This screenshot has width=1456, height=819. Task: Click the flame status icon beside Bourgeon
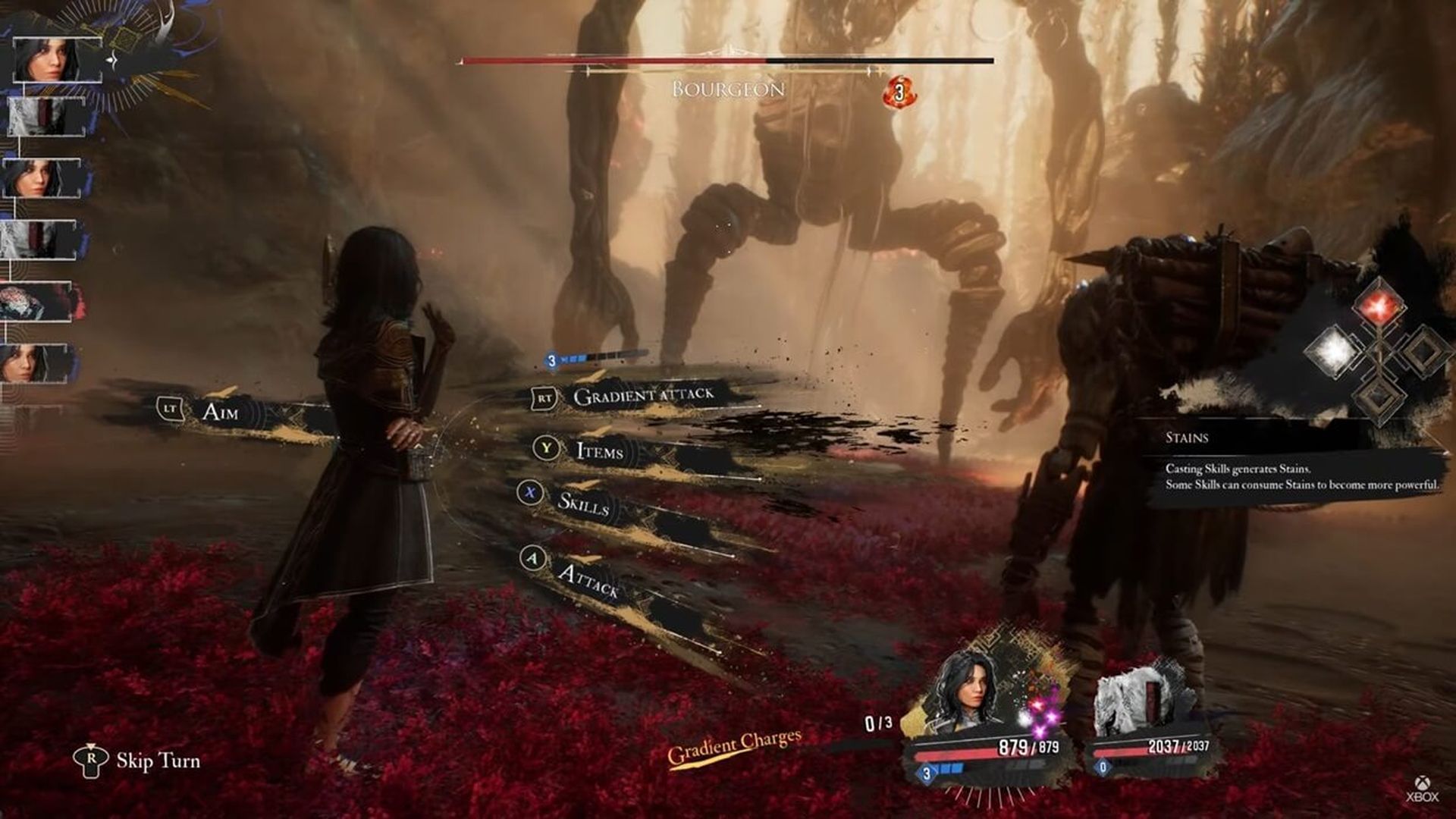pyautogui.click(x=899, y=93)
